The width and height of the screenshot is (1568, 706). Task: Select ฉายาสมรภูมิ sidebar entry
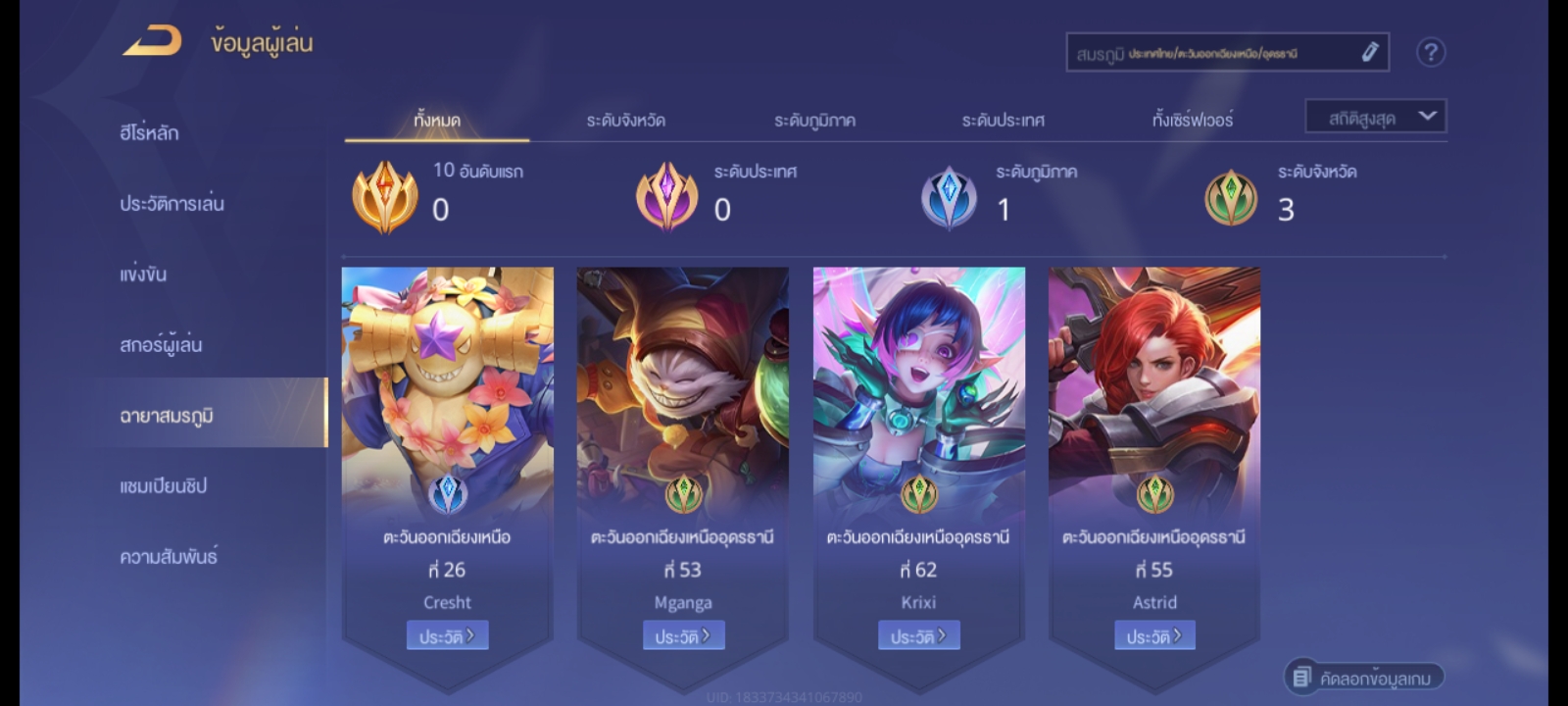pyautogui.click(x=167, y=415)
